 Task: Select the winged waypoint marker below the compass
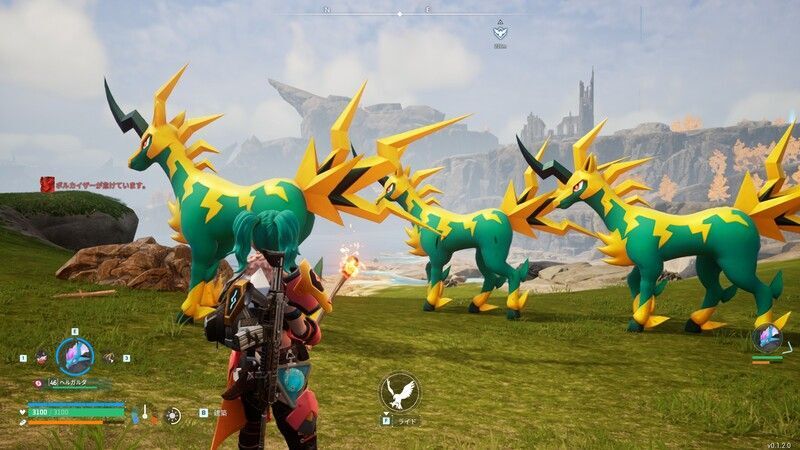coord(500,32)
